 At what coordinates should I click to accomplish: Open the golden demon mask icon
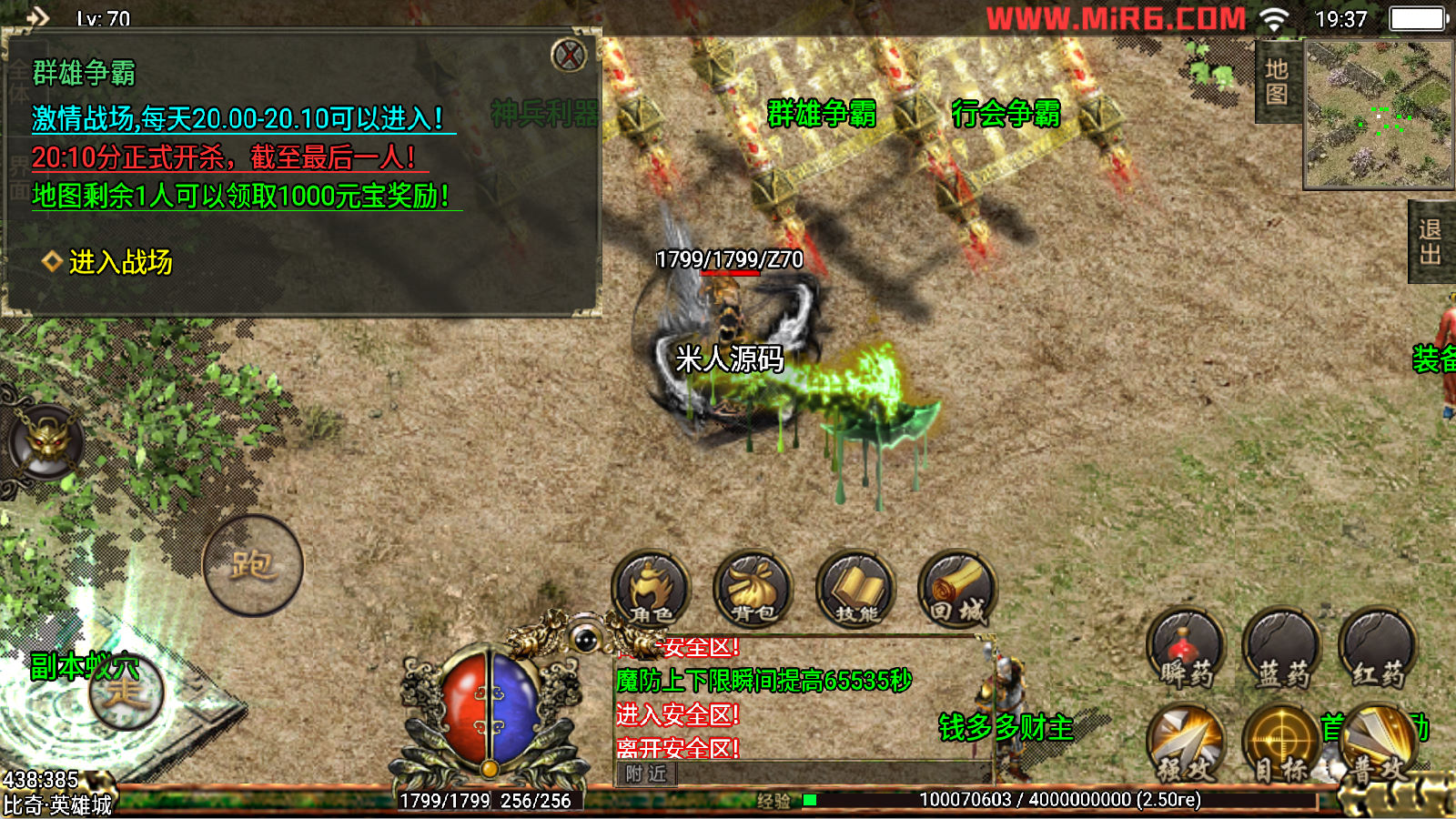pos(45,443)
